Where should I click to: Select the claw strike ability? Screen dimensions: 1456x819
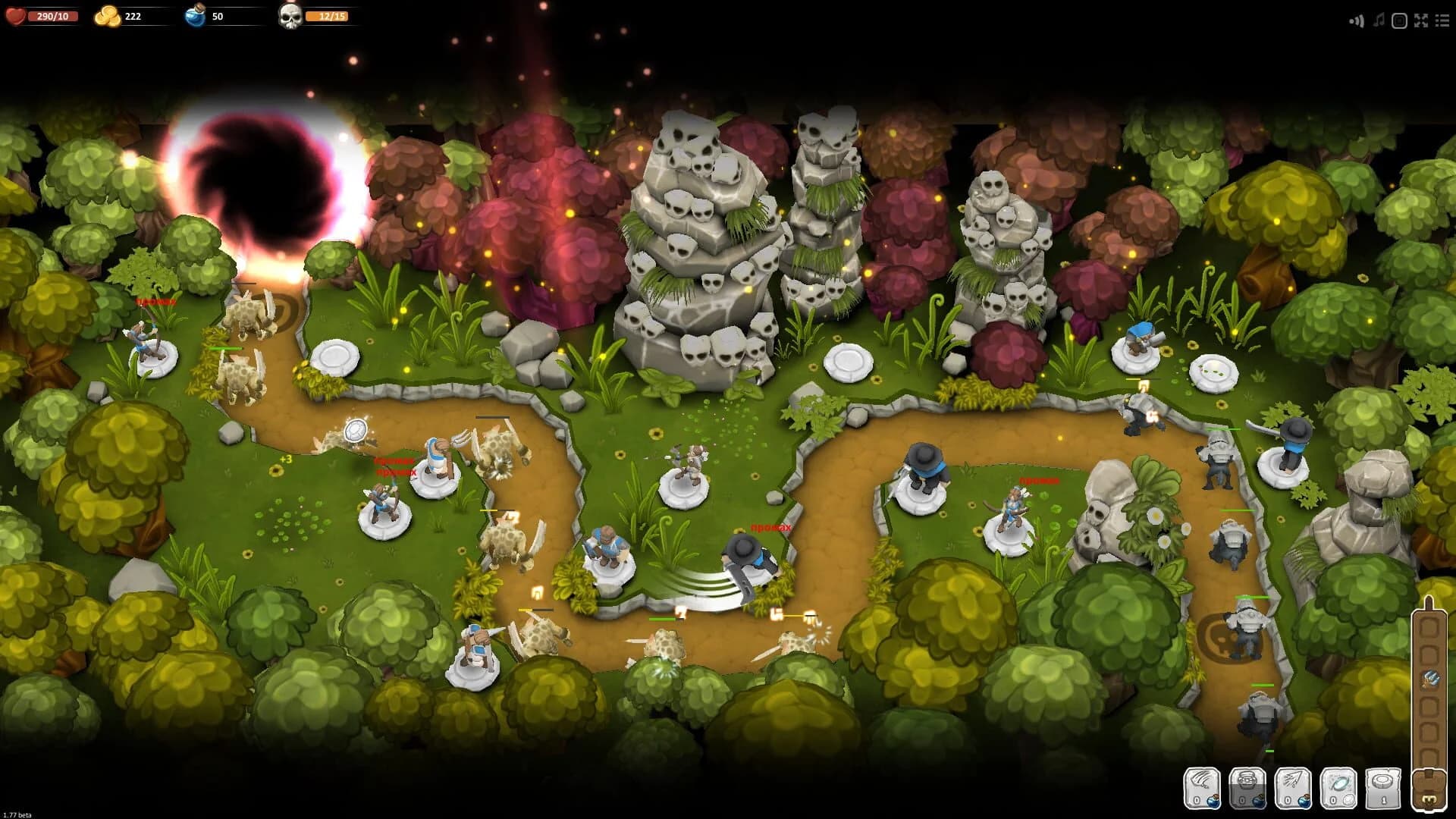pyautogui.click(x=1202, y=789)
